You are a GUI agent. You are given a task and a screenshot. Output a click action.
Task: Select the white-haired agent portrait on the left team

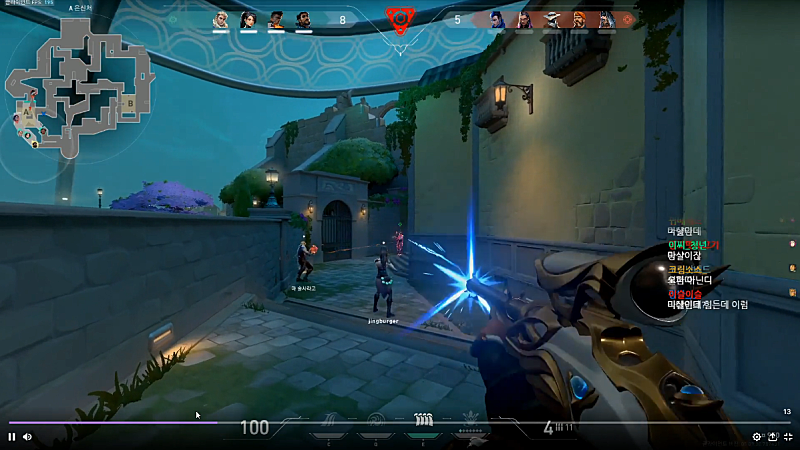[221, 19]
